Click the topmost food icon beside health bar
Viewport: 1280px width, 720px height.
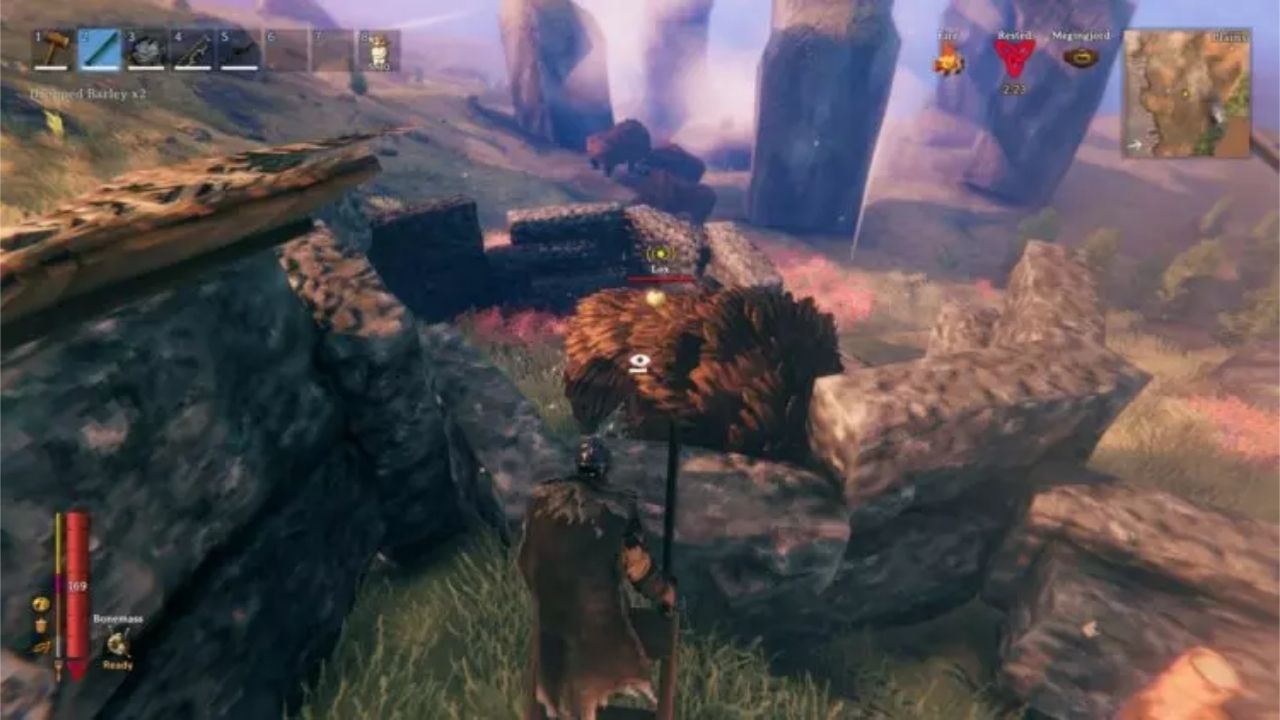point(41,604)
